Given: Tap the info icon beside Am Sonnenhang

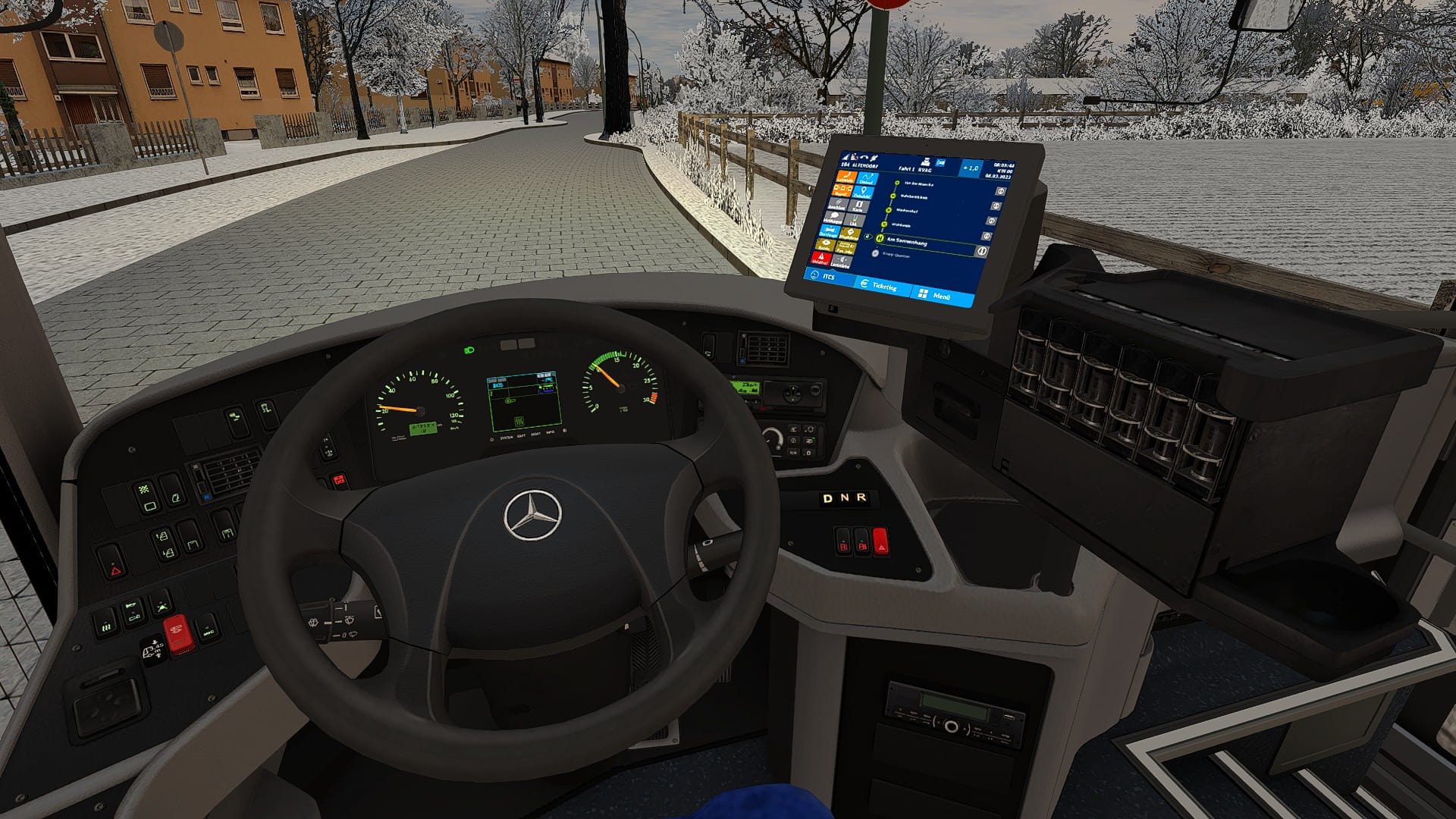Looking at the screenshot, I should [982, 251].
